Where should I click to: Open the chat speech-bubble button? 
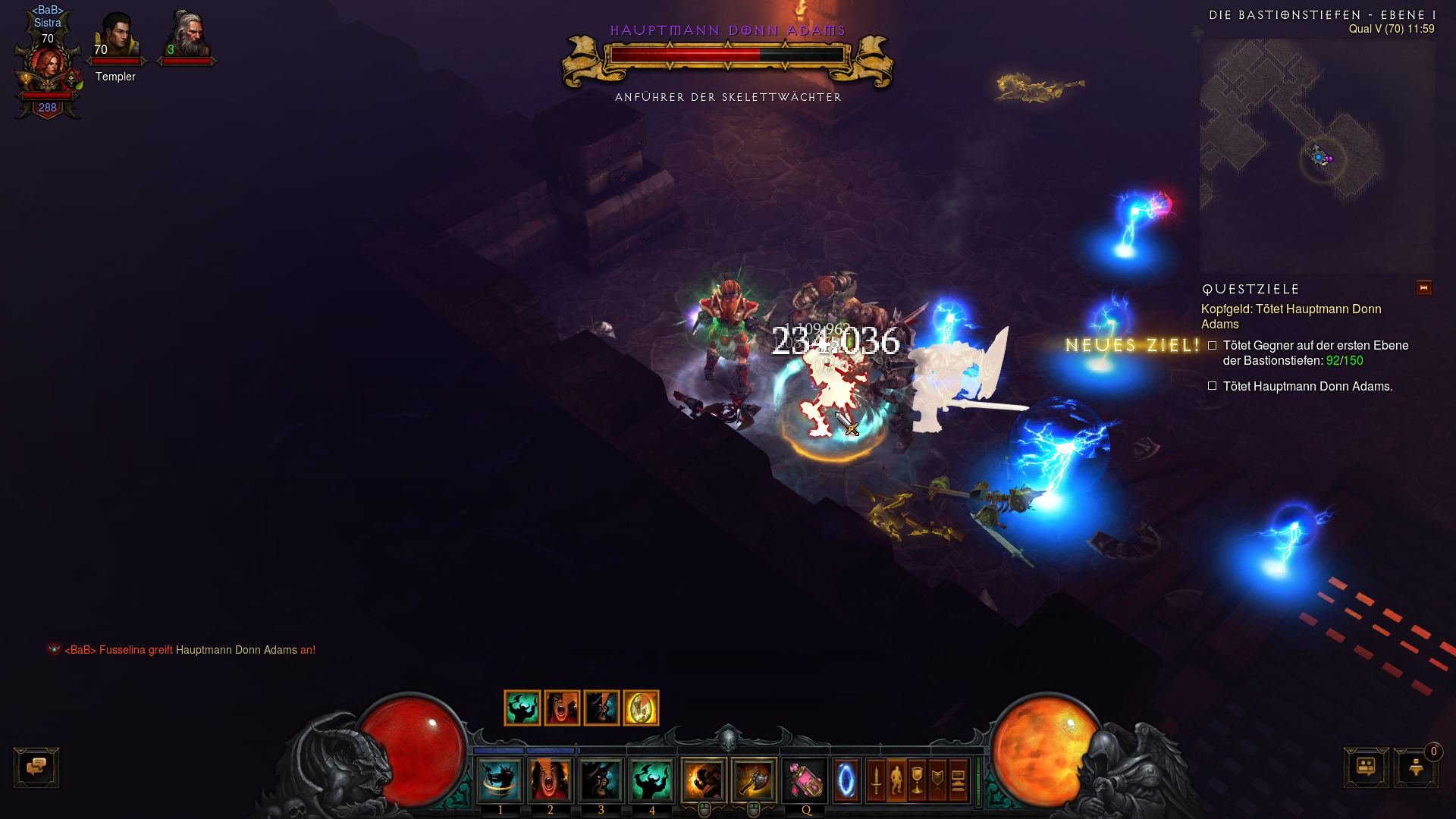[x=36, y=767]
